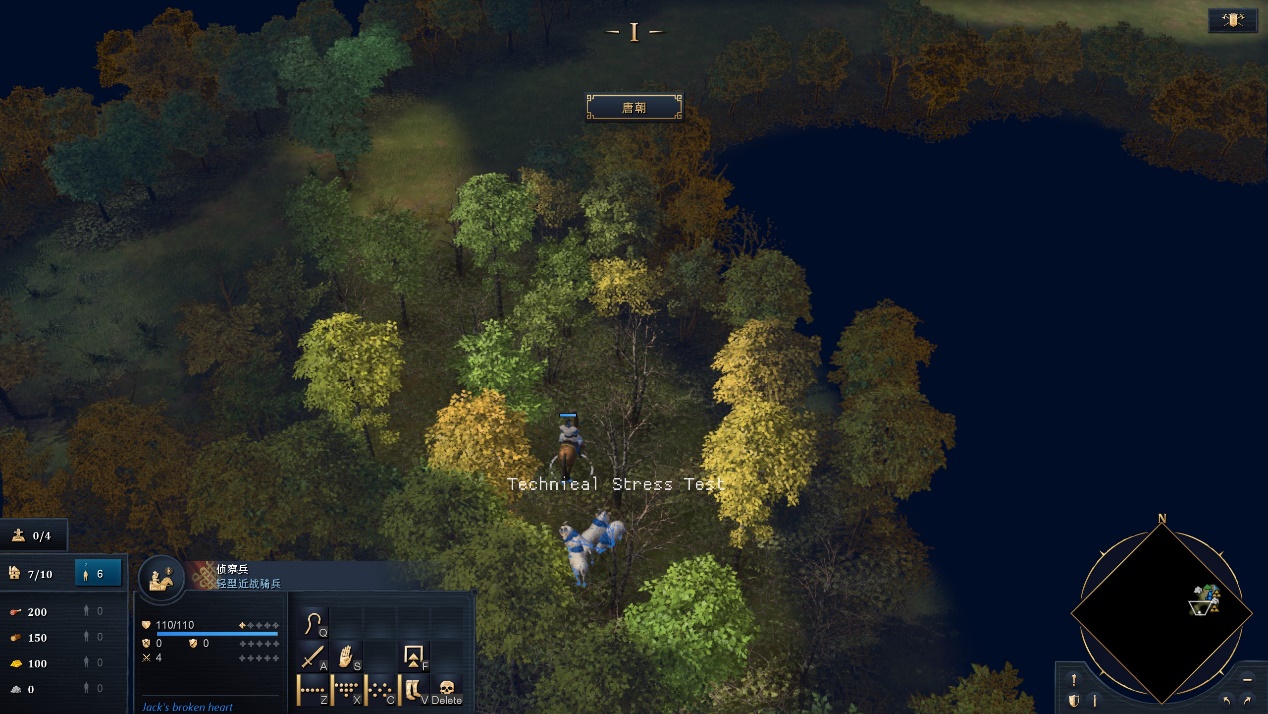Select the wedge formation icon
The image size is (1268, 714).
click(346, 689)
